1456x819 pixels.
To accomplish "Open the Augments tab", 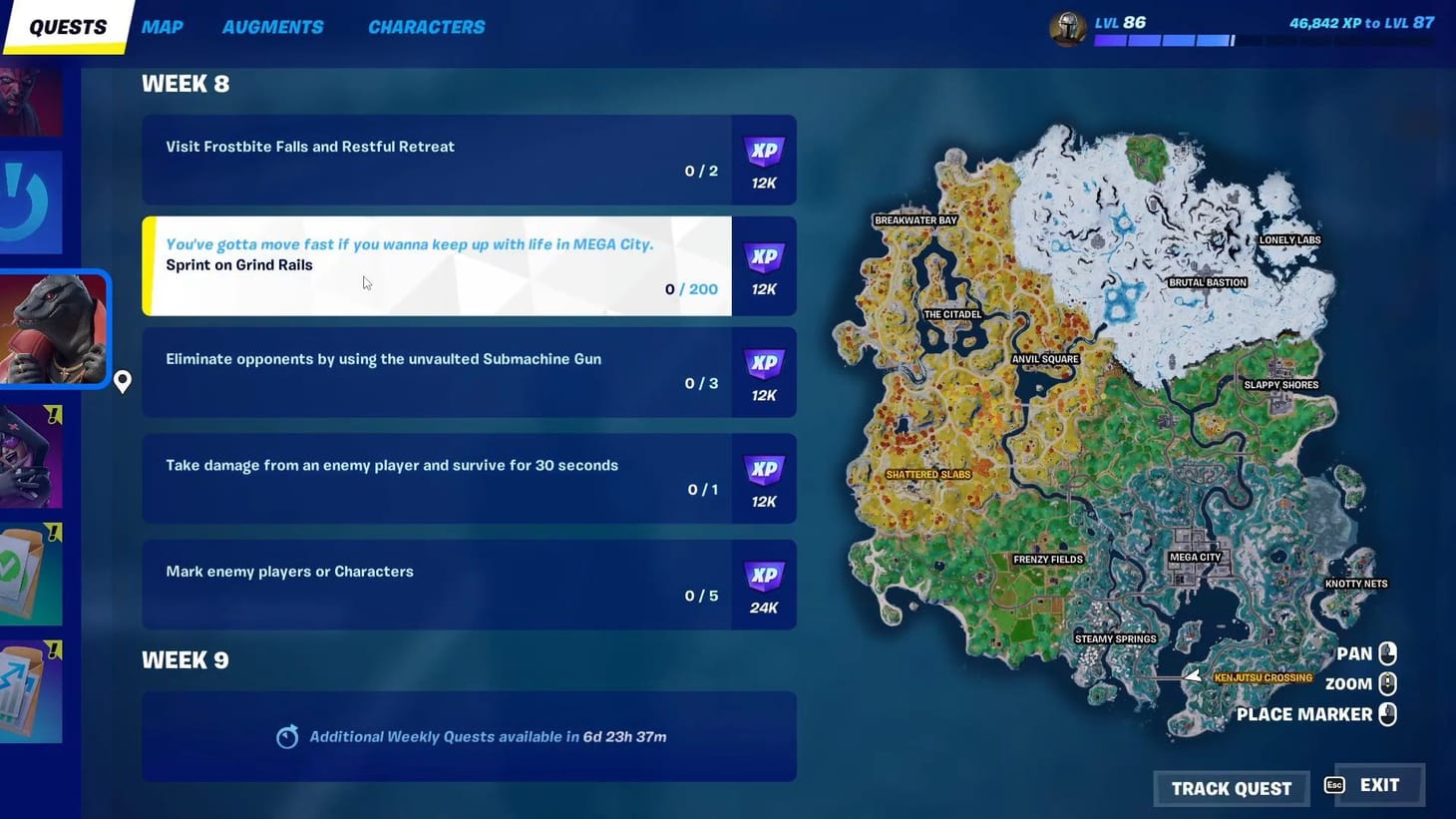I will click(272, 27).
